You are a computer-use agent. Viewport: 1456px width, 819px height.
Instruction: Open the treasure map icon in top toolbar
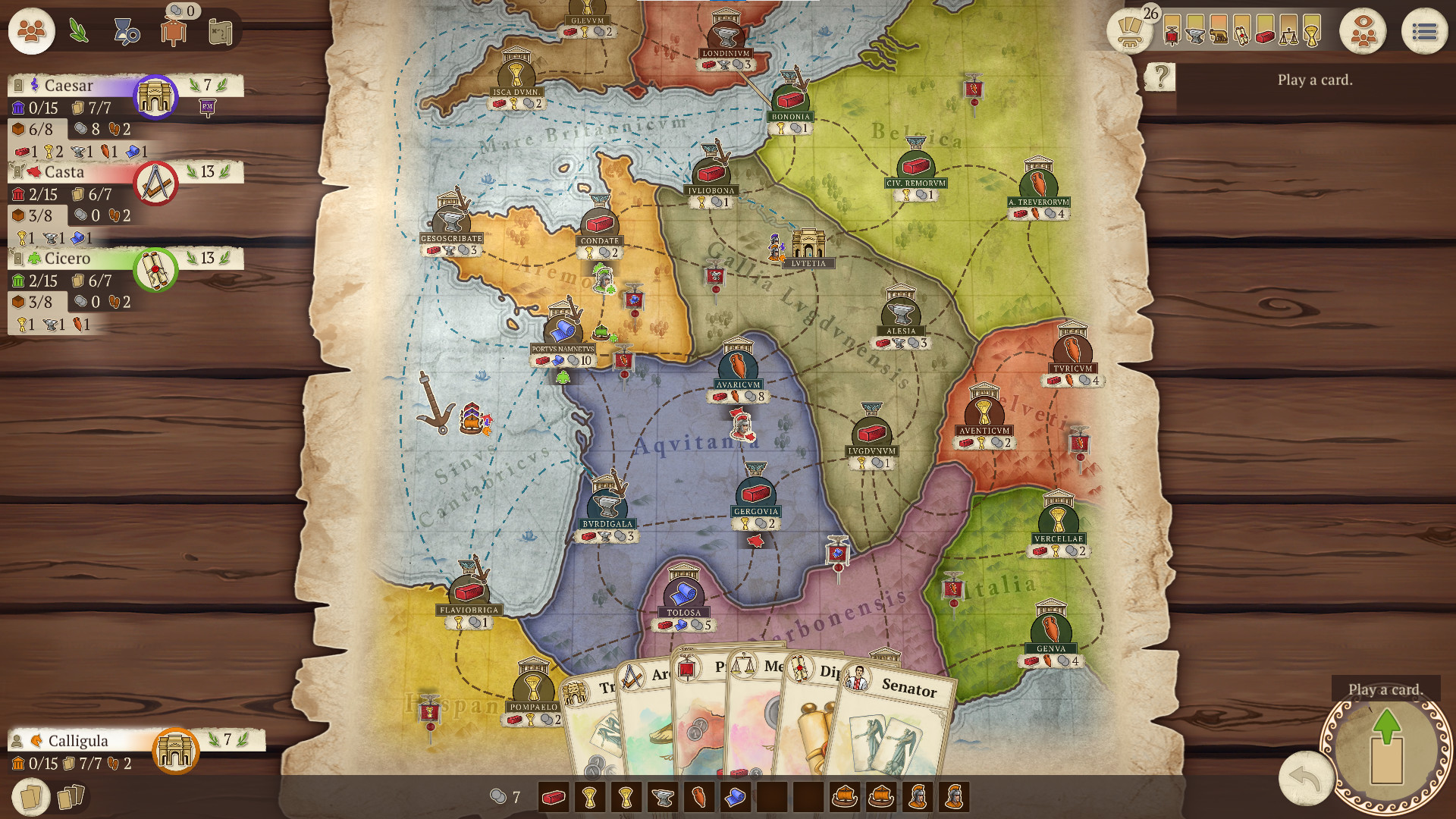click(221, 32)
